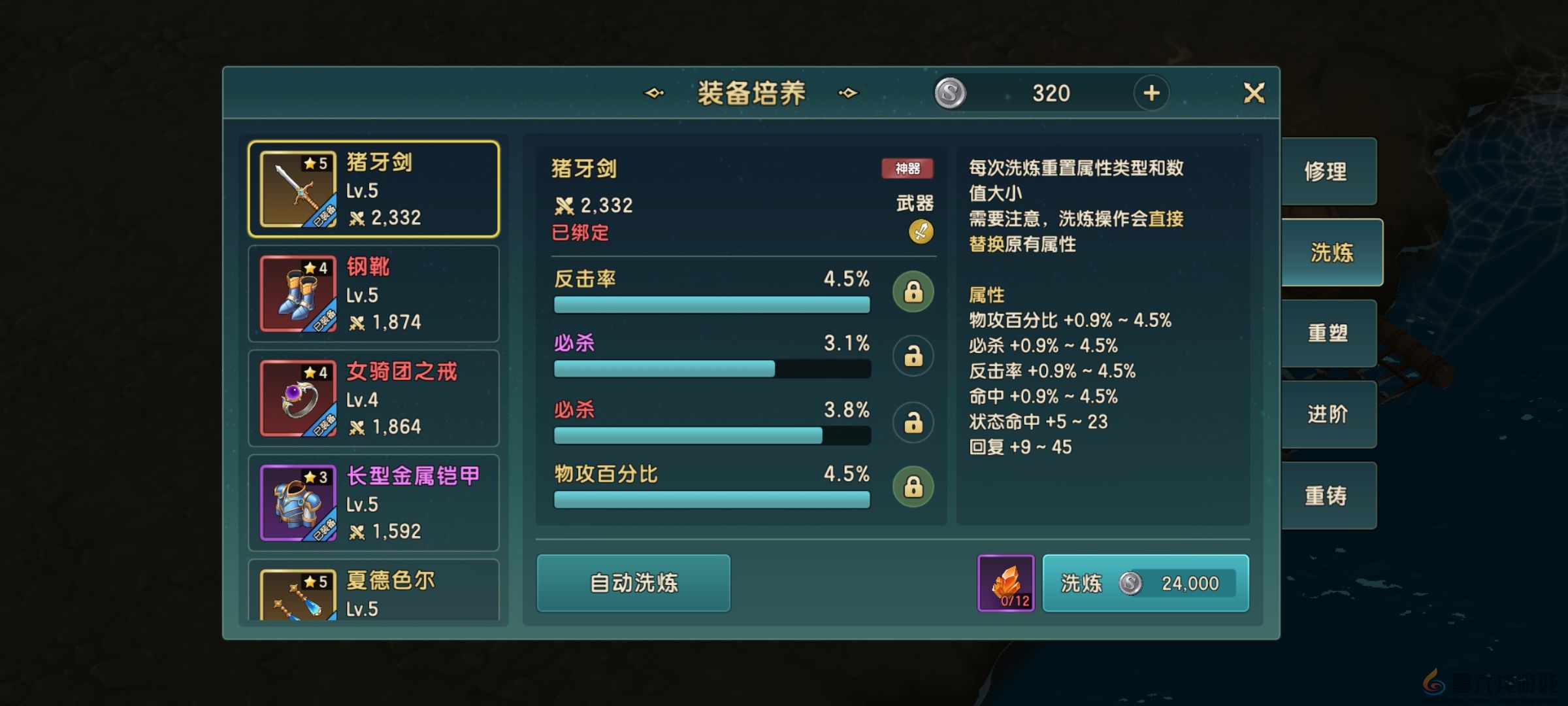Click the 洗炼 button costing 24,000
The image size is (1568, 706).
click(1145, 584)
